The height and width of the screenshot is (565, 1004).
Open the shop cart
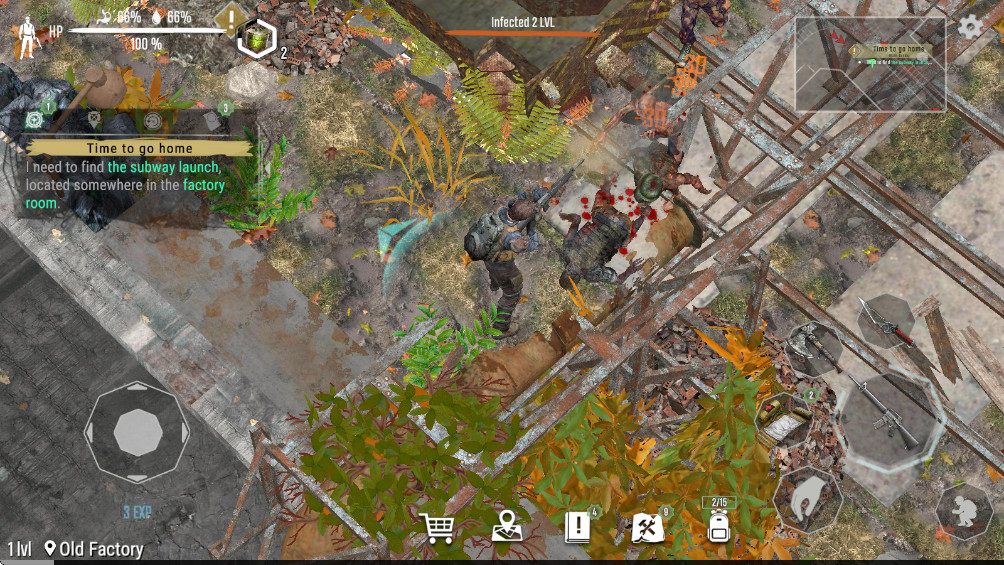click(438, 527)
